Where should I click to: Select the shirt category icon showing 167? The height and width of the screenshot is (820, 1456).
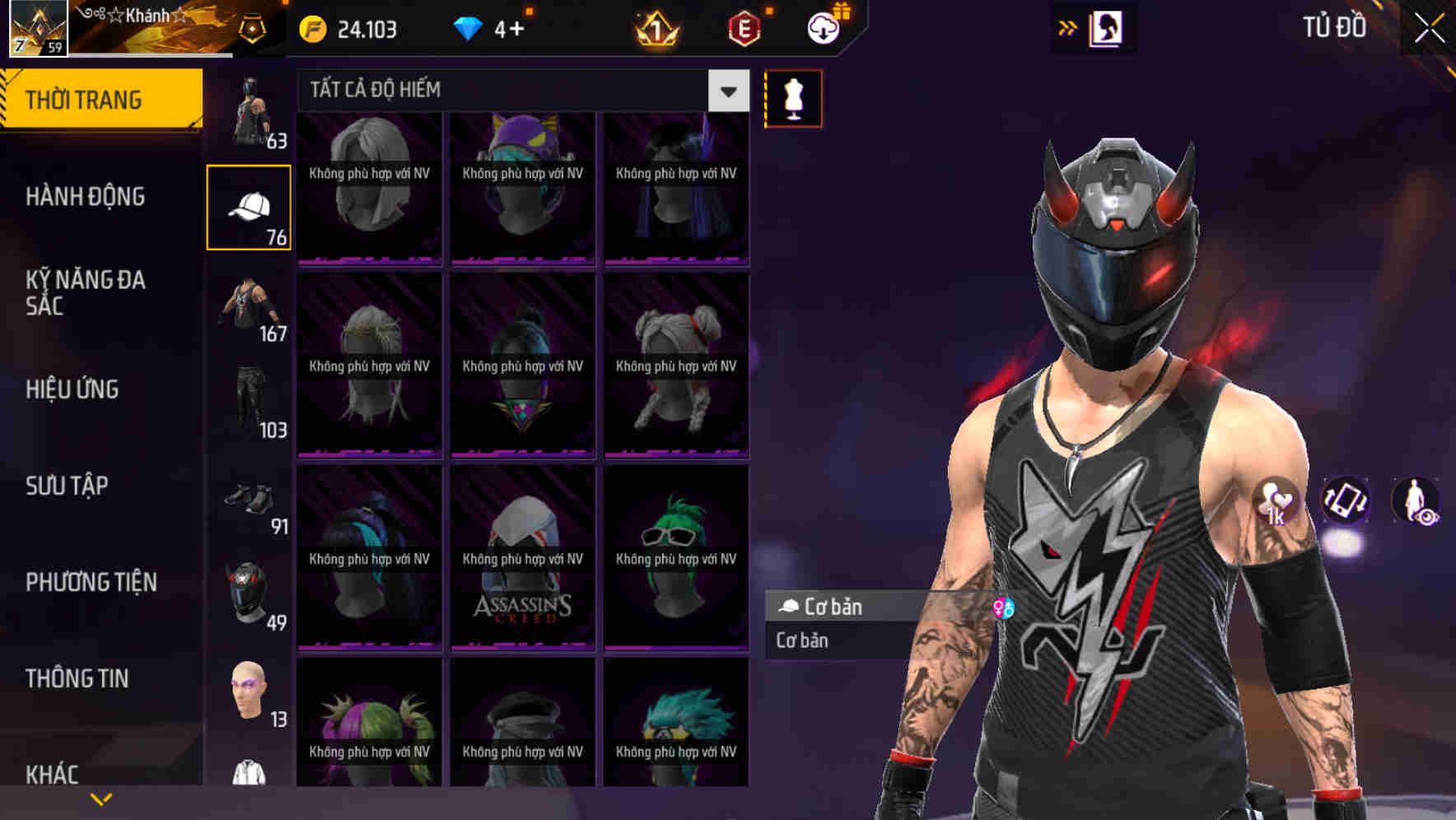[x=247, y=305]
